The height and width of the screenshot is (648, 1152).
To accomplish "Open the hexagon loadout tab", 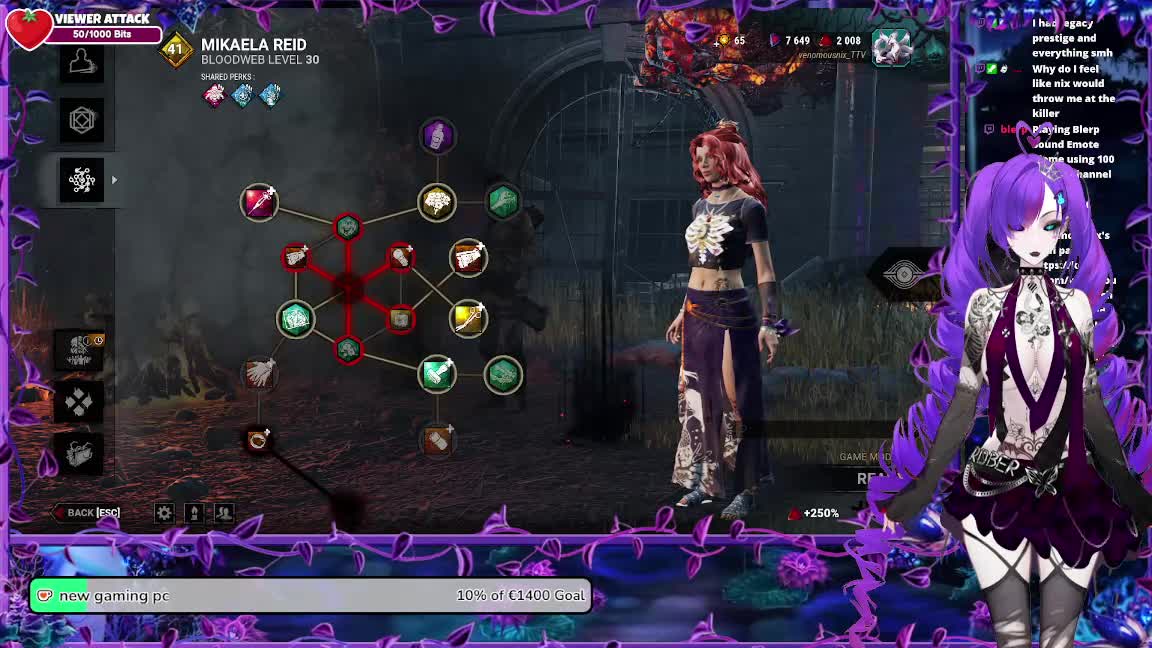I will 82,121.
